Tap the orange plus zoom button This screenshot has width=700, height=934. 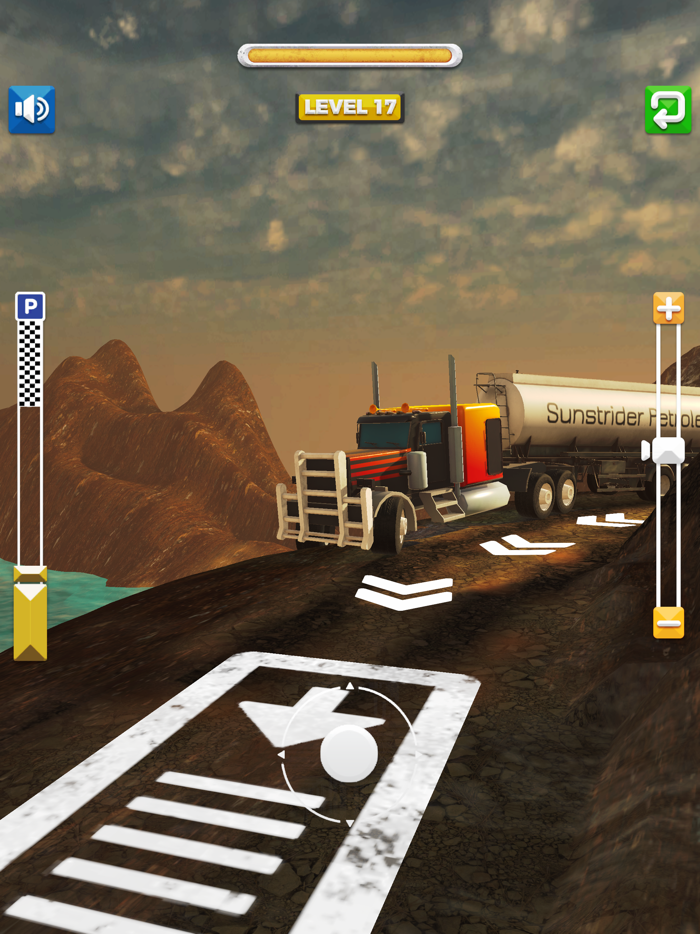[668, 308]
